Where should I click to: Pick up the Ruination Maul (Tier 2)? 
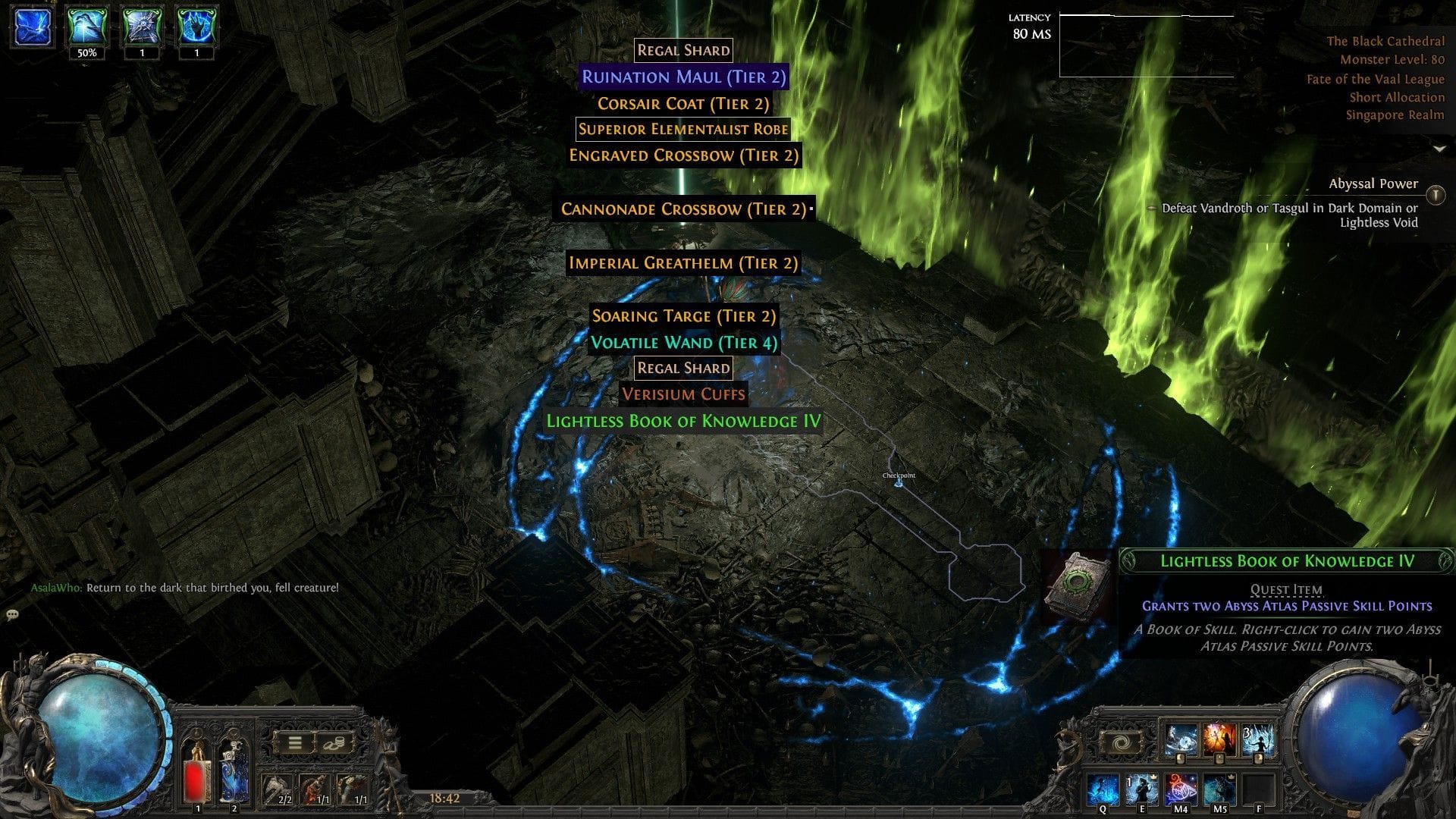[x=683, y=77]
